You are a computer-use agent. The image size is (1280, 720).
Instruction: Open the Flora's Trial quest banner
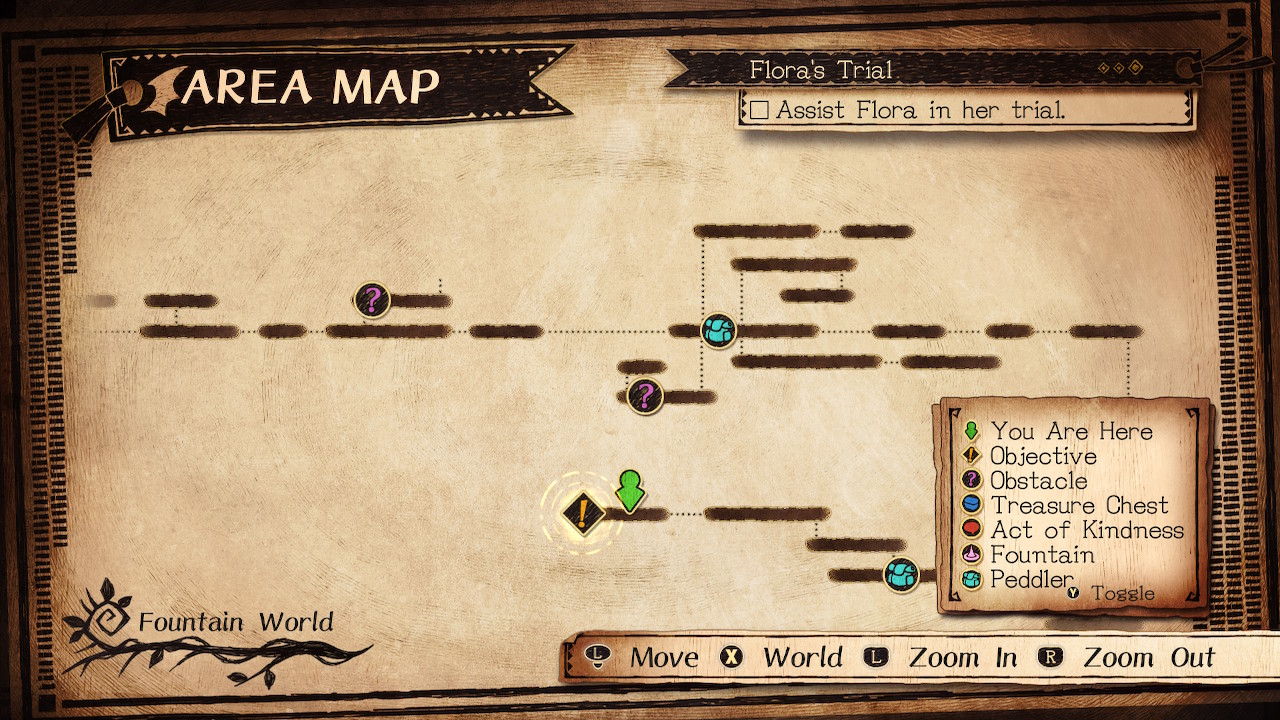(x=820, y=70)
